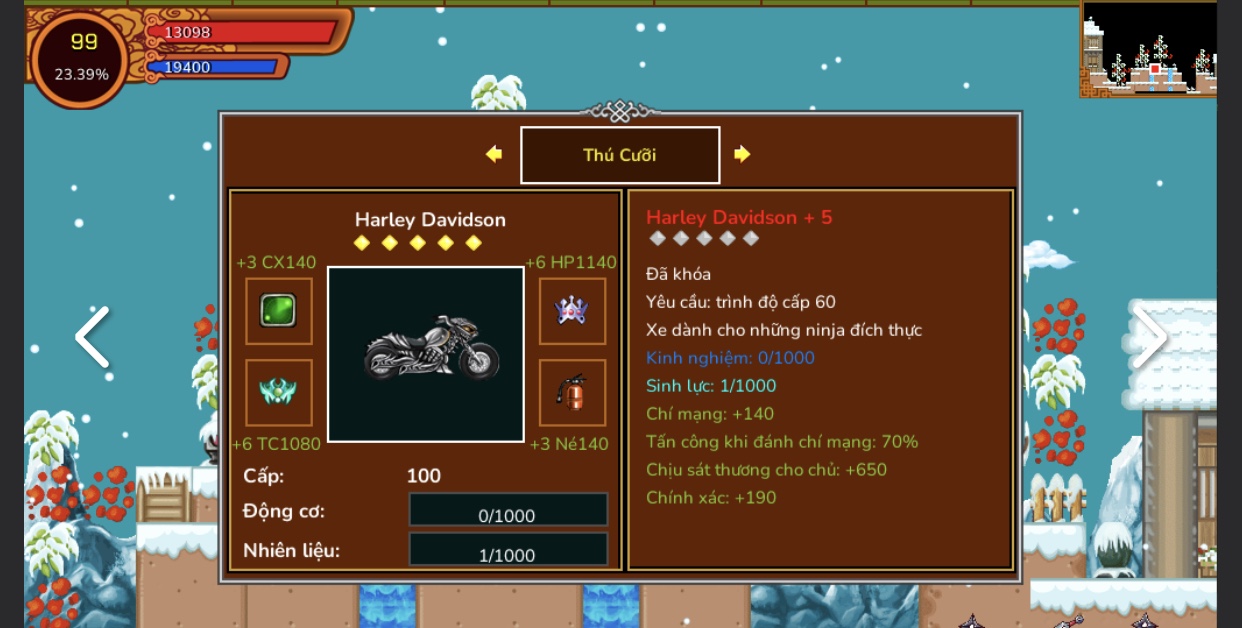
Task: Choose the teal mask TC1080 slot
Action: coord(279,392)
